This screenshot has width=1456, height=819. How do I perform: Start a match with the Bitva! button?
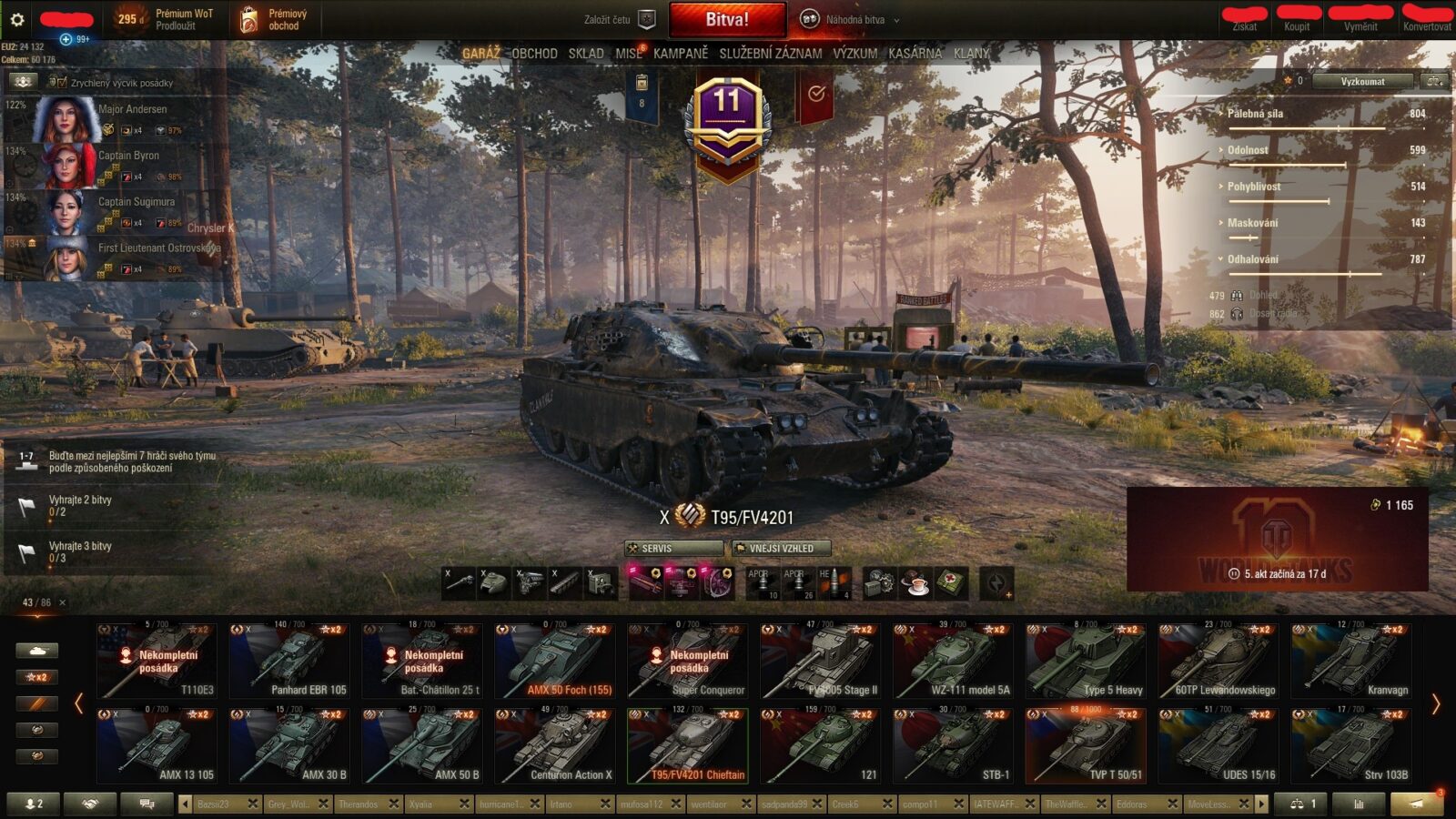click(727, 19)
